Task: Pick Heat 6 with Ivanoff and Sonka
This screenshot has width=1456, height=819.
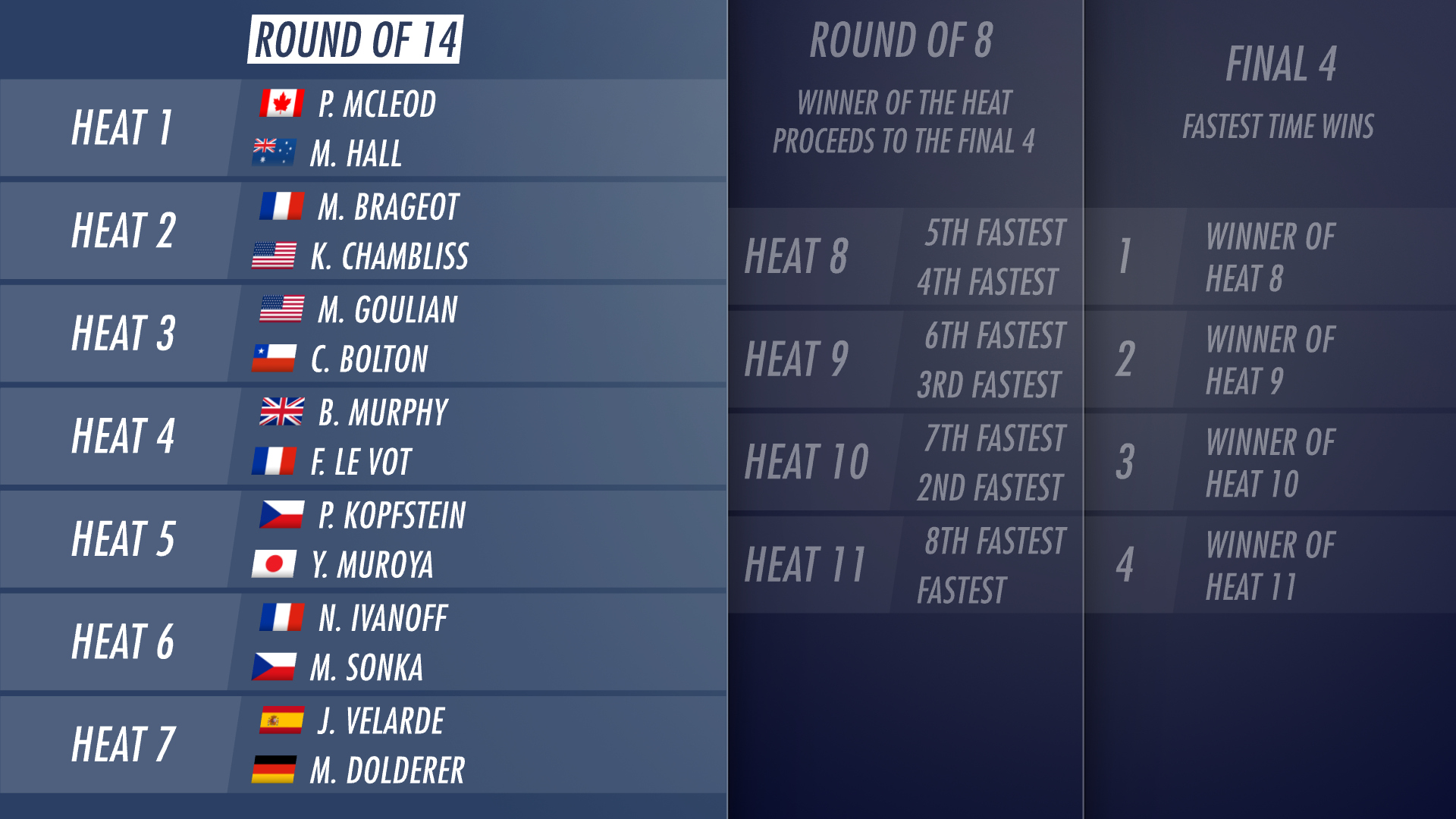Action: point(362,642)
